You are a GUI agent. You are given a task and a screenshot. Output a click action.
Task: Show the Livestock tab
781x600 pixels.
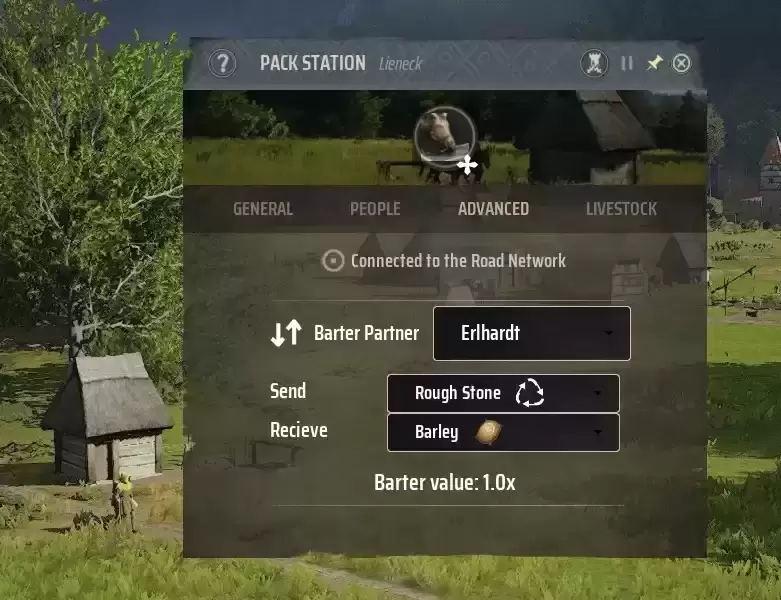coord(621,209)
